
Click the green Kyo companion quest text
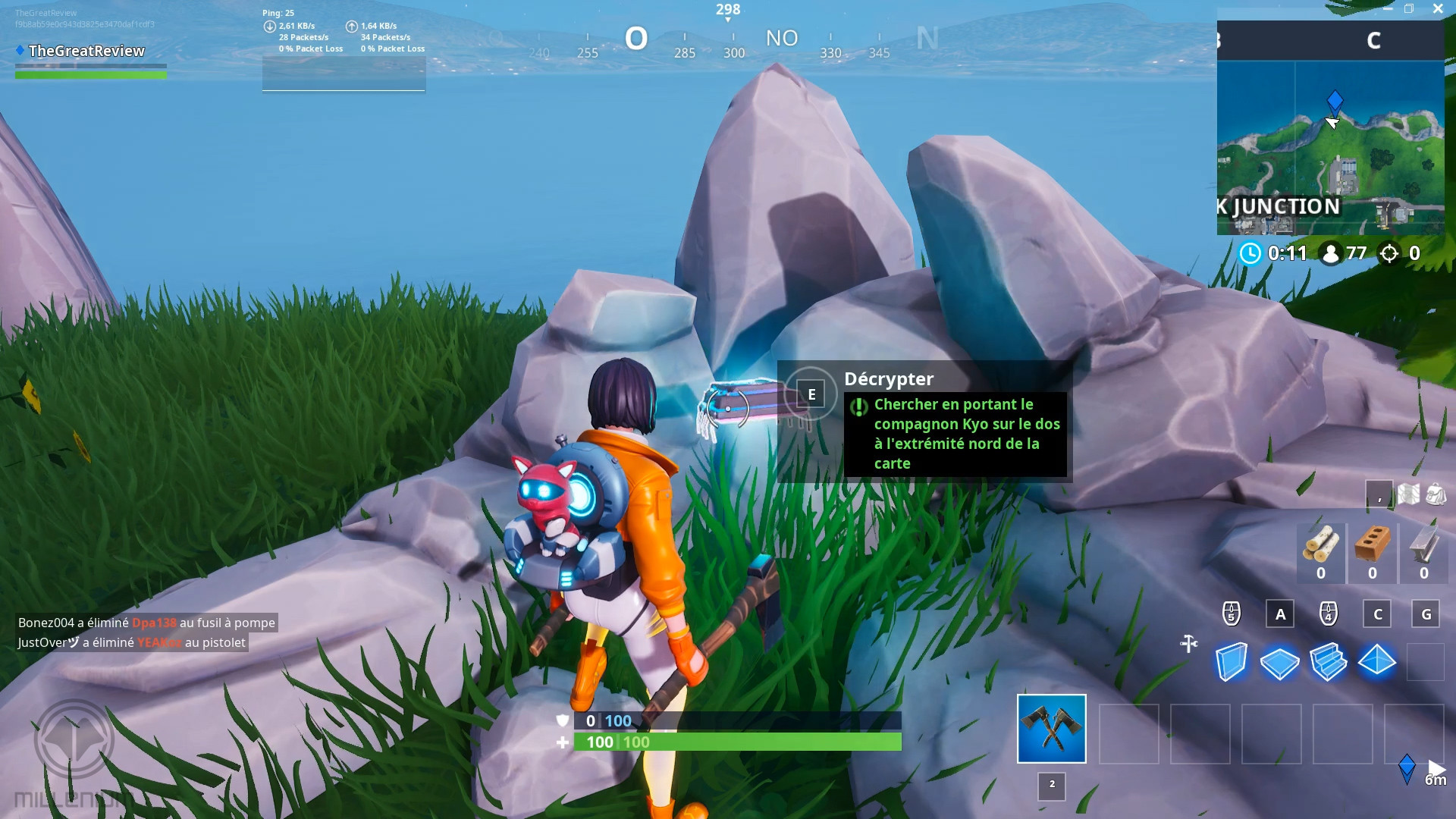point(957,433)
